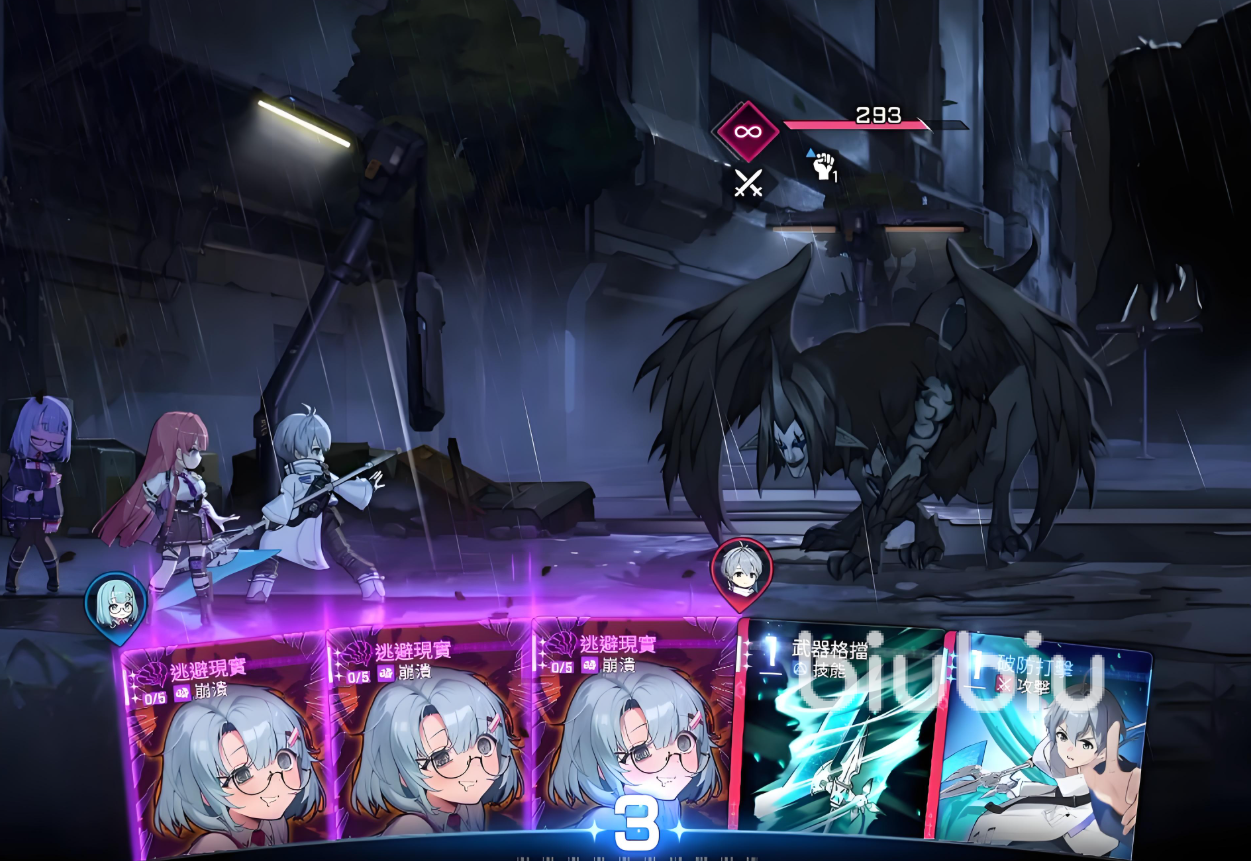Click the gray-haired boy portrait marker
Screen dimensions: 1251x861
tap(741, 570)
